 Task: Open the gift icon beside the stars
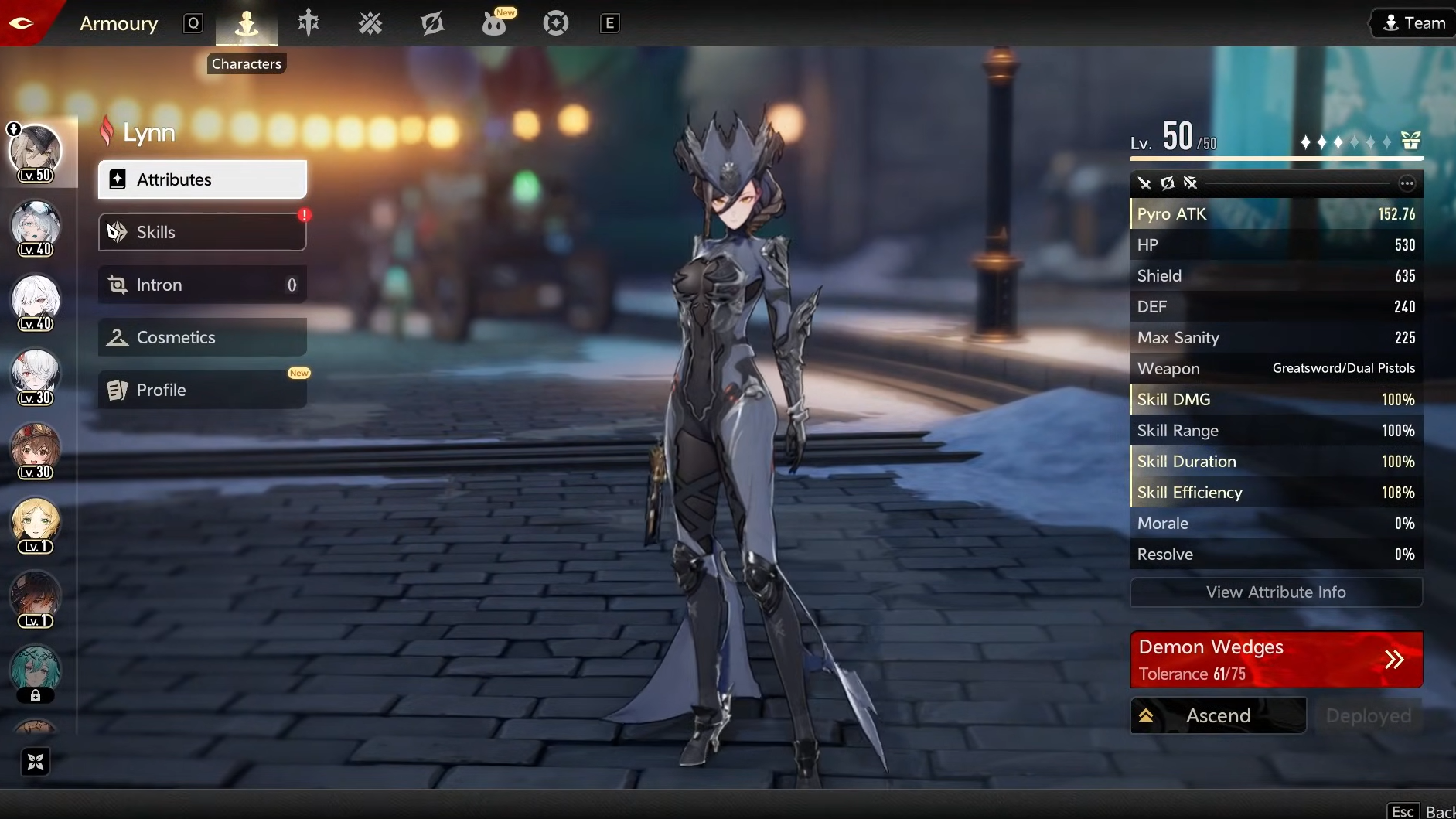pyautogui.click(x=1410, y=141)
